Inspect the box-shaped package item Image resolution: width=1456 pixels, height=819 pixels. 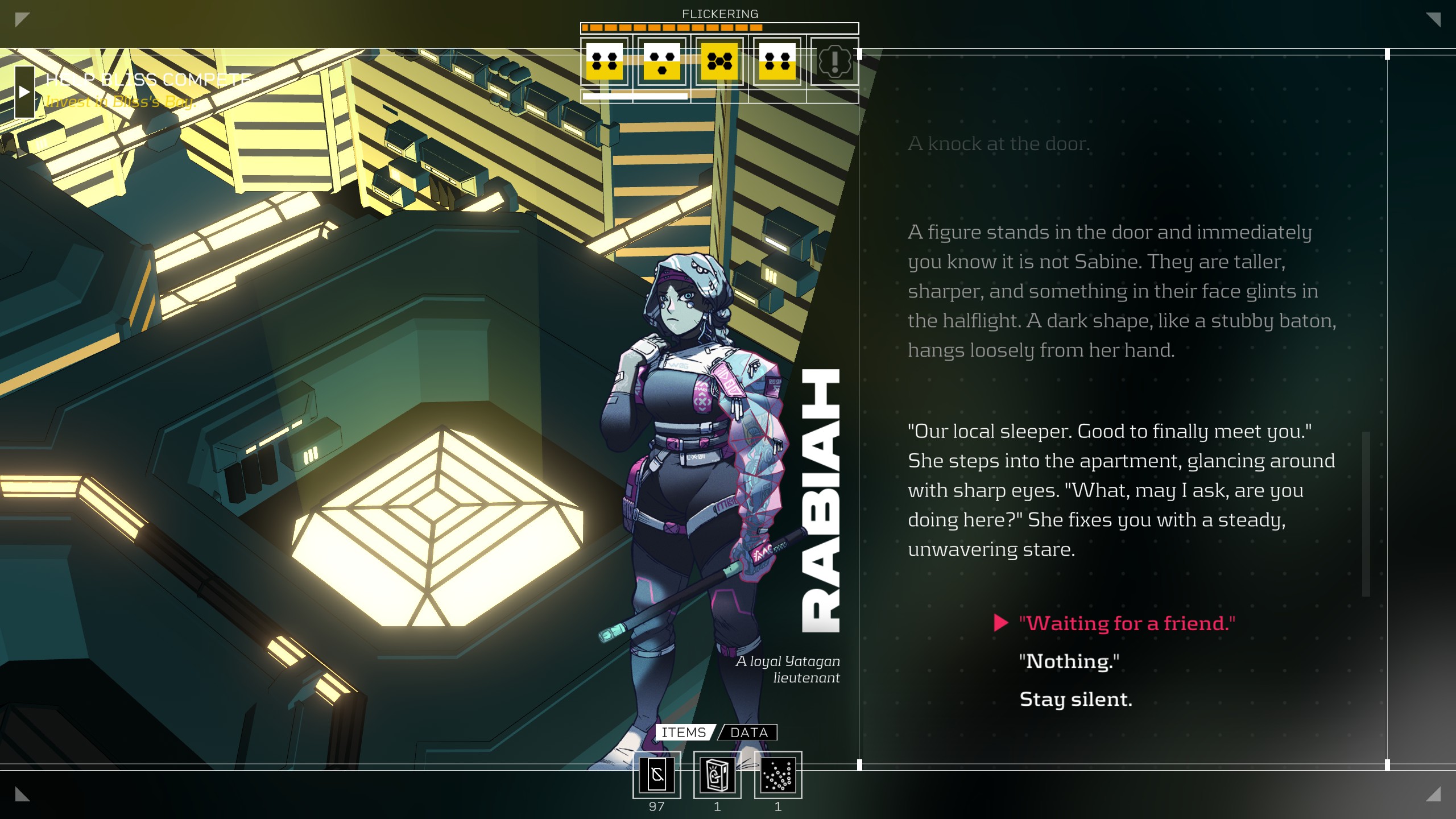click(x=717, y=775)
